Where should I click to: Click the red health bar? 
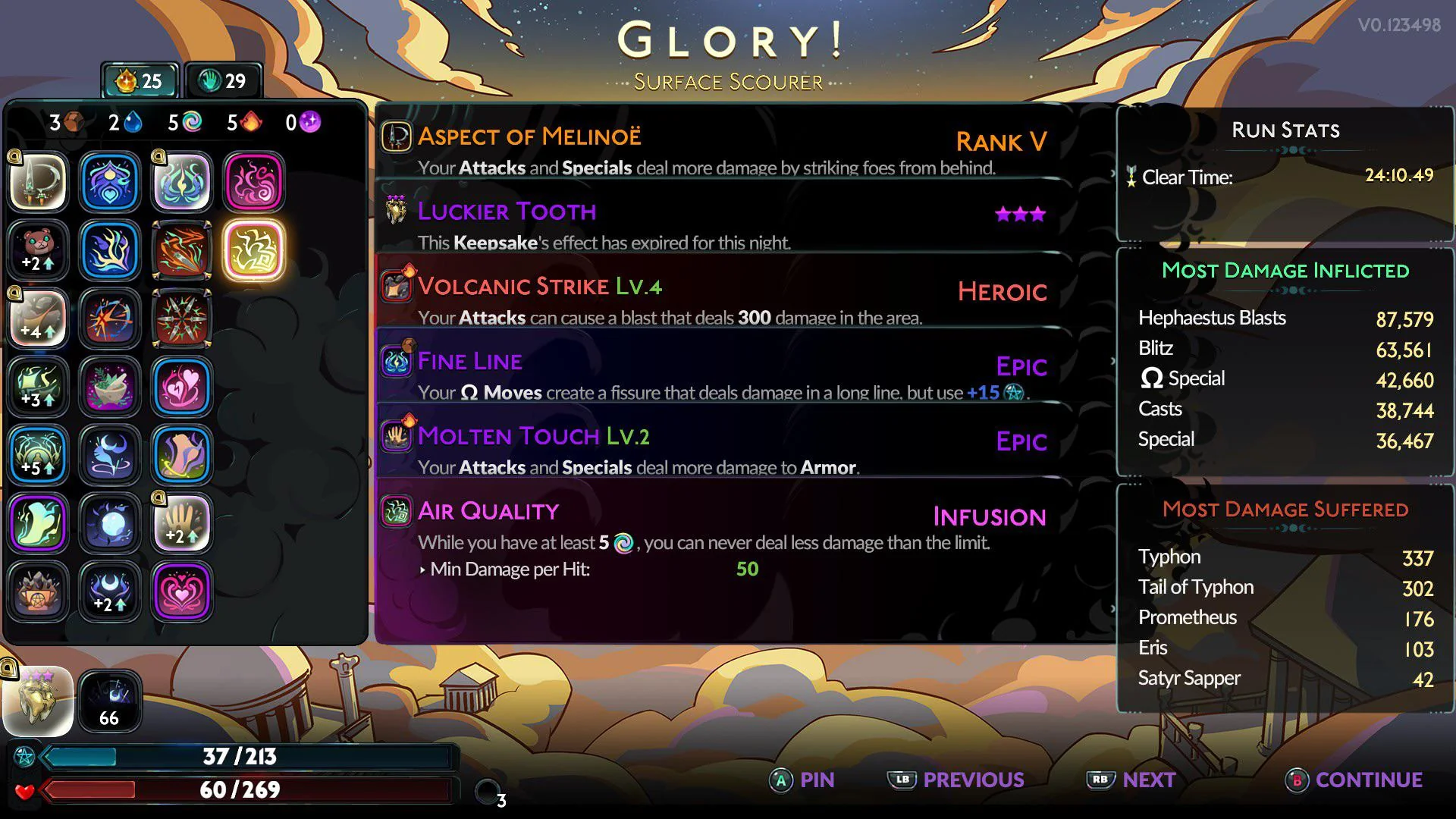pyautogui.click(x=250, y=789)
